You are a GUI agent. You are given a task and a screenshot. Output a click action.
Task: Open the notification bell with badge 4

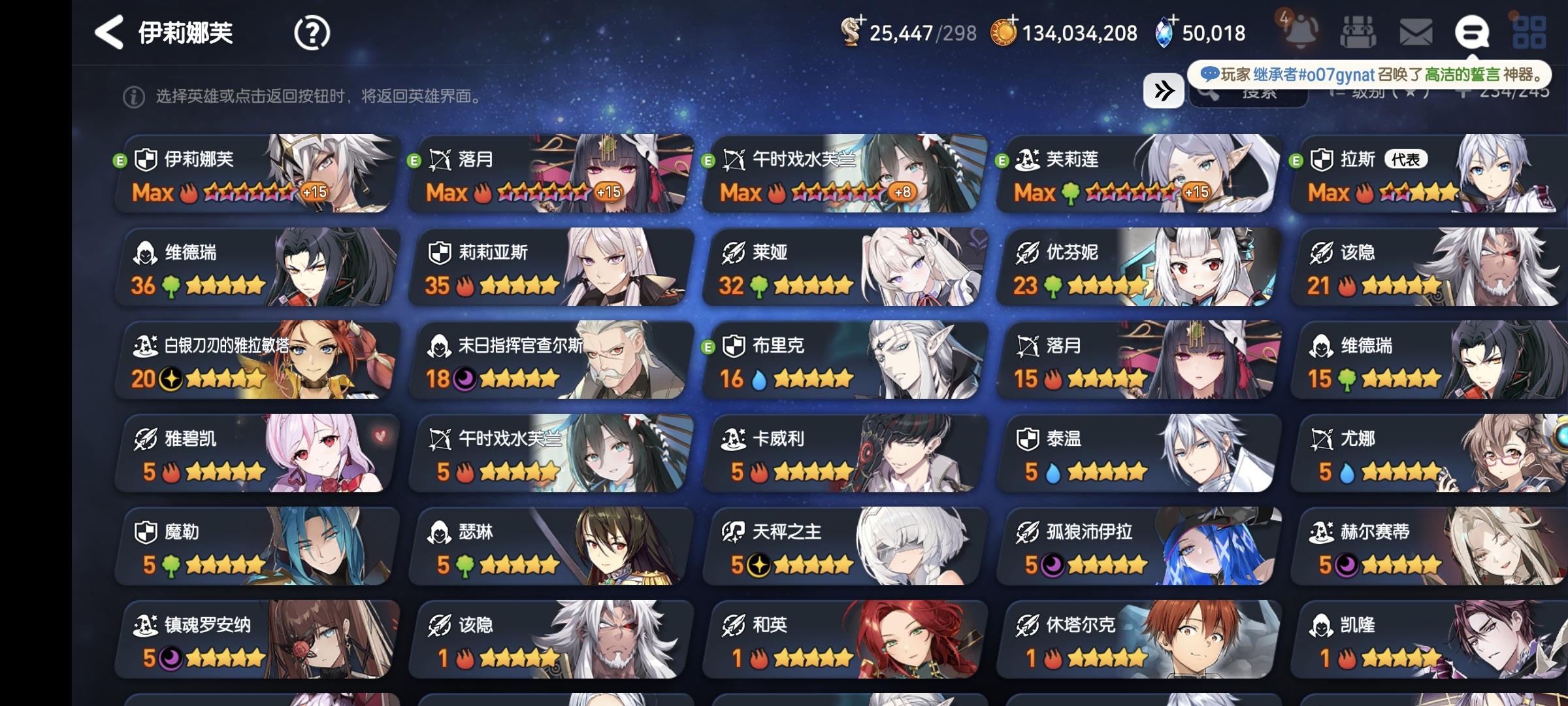(x=1300, y=31)
